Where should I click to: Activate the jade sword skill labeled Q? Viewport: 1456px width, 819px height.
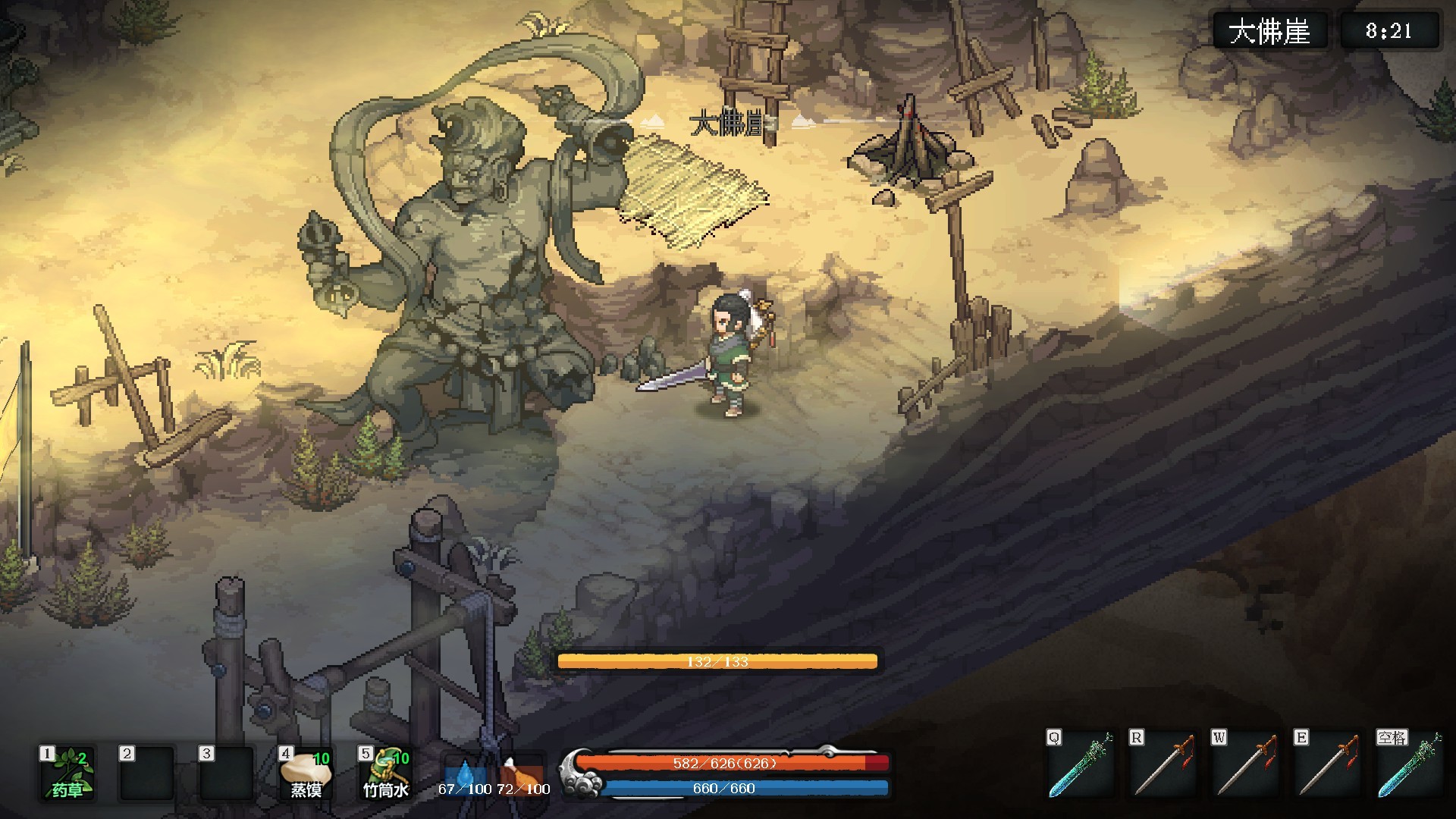1081,765
